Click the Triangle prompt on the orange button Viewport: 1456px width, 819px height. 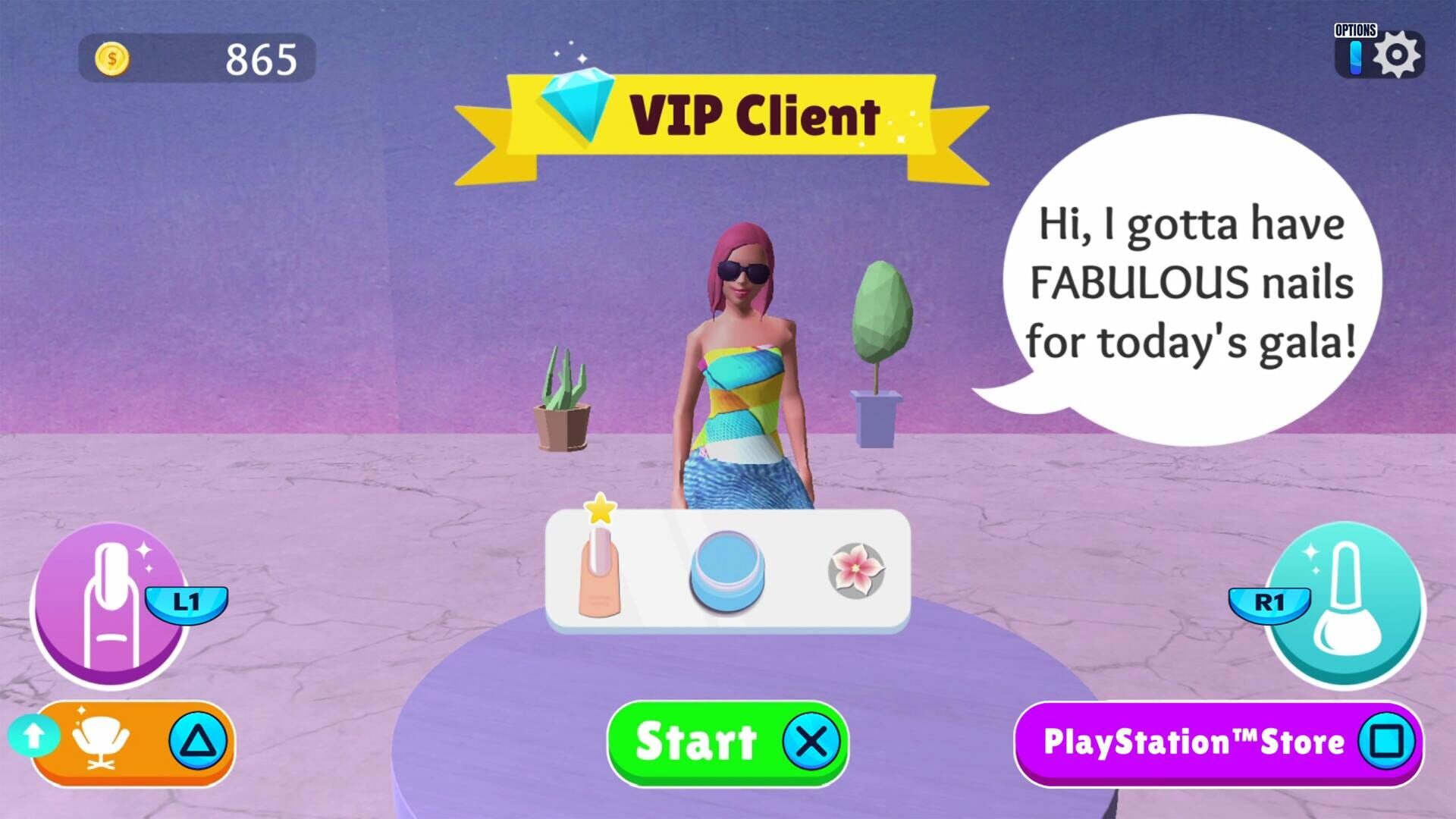(x=196, y=742)
